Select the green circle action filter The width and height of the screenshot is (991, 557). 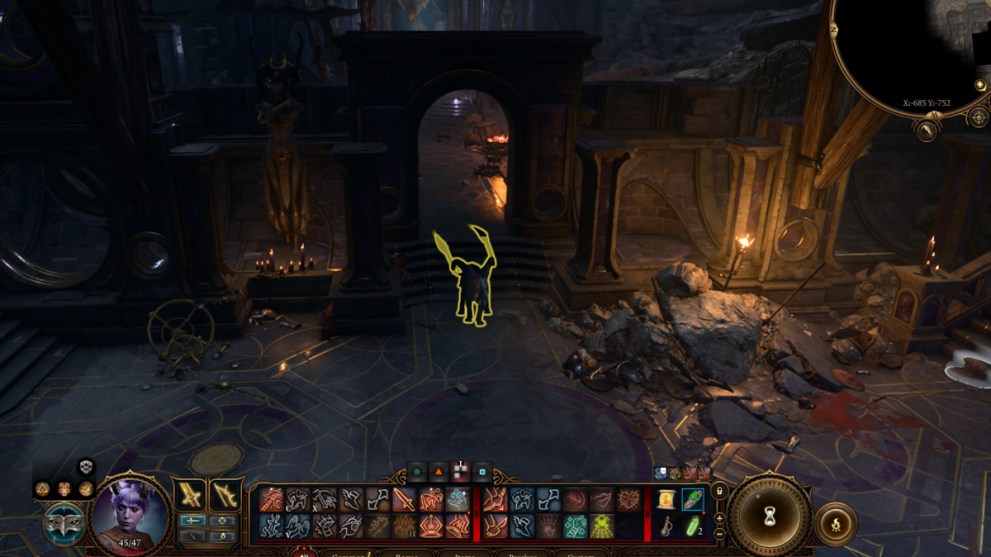[x=417, y=471]
